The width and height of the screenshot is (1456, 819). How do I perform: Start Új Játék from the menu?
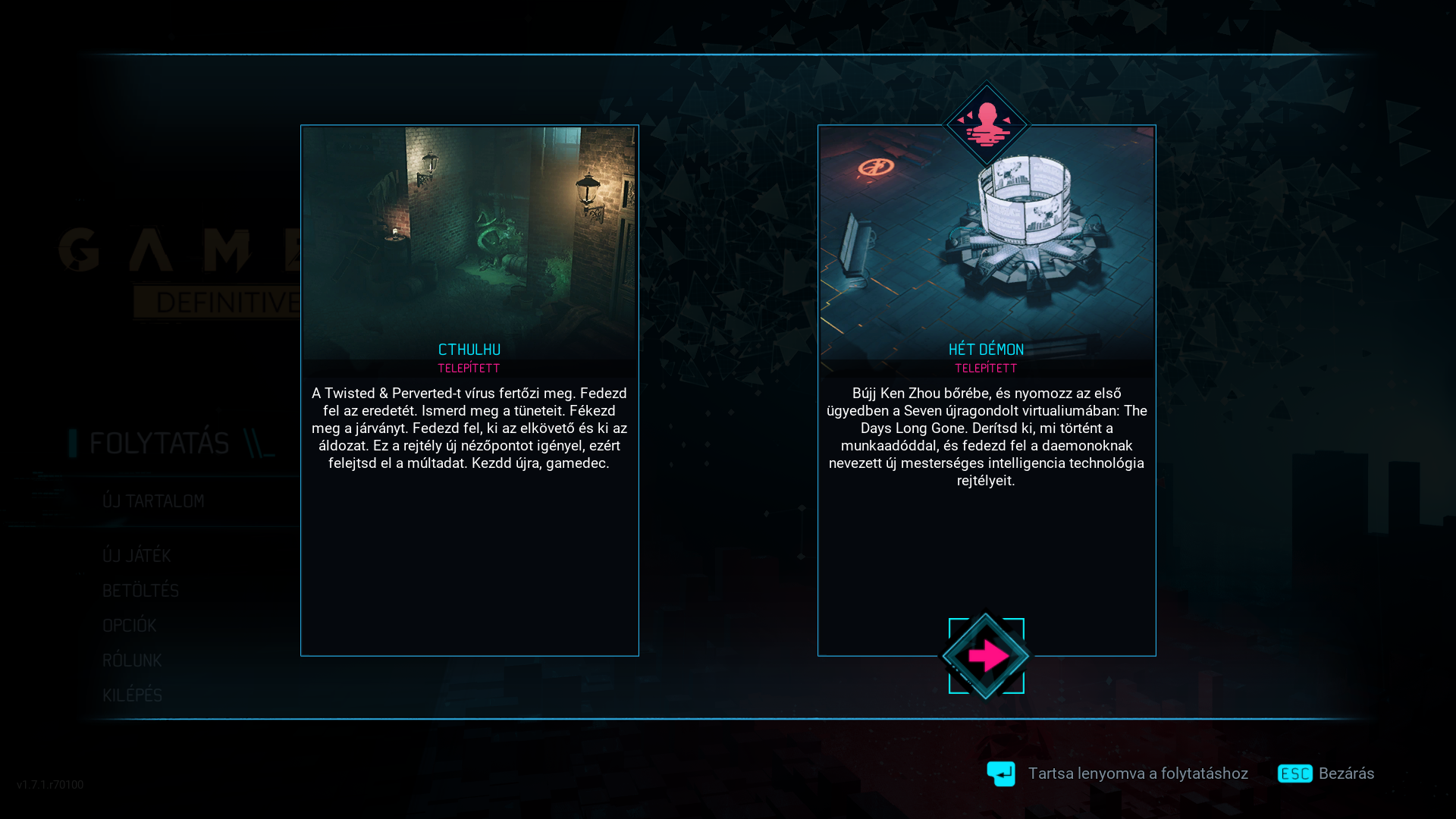point(136,556)
